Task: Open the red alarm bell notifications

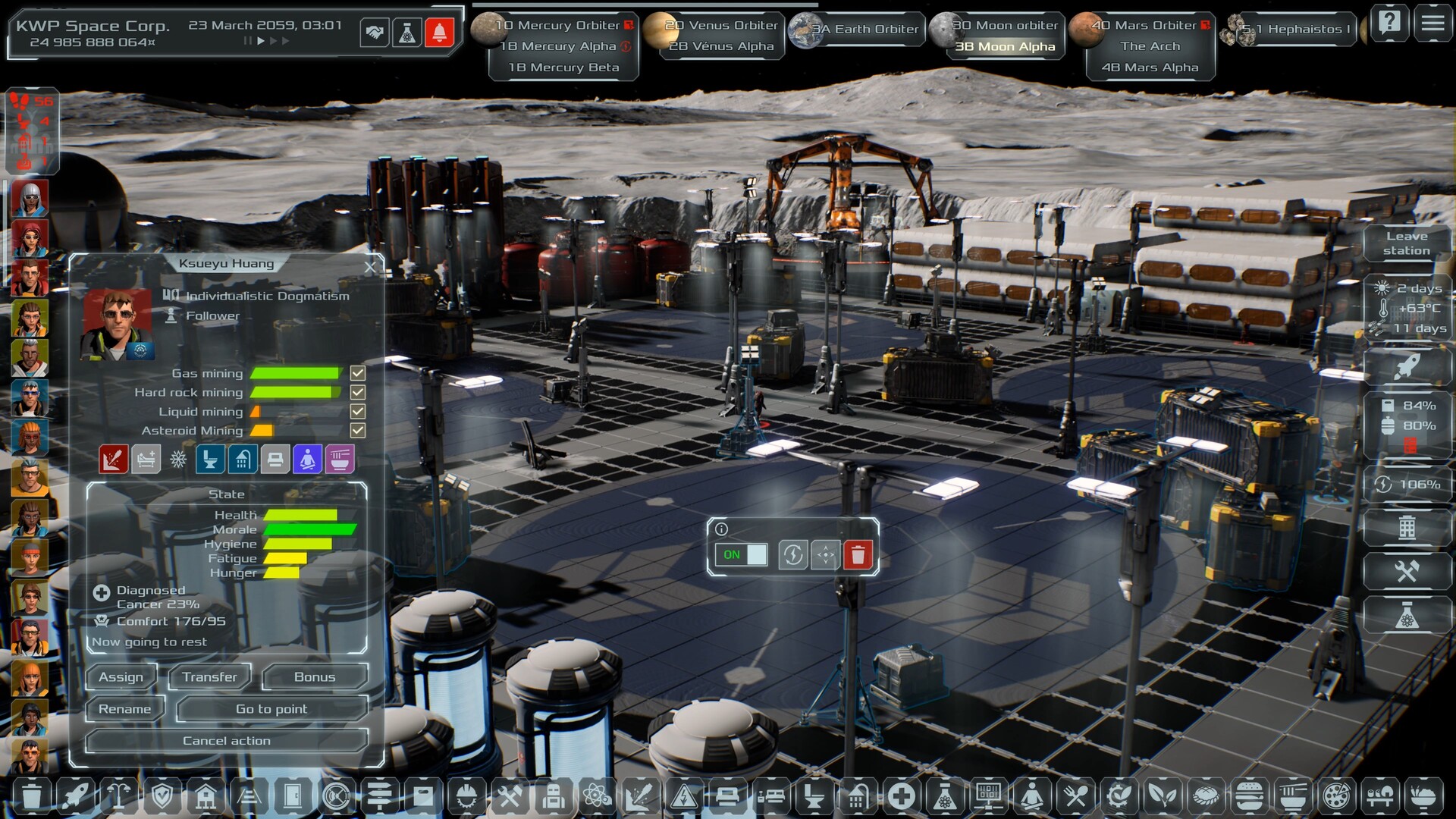Action: 439,33
